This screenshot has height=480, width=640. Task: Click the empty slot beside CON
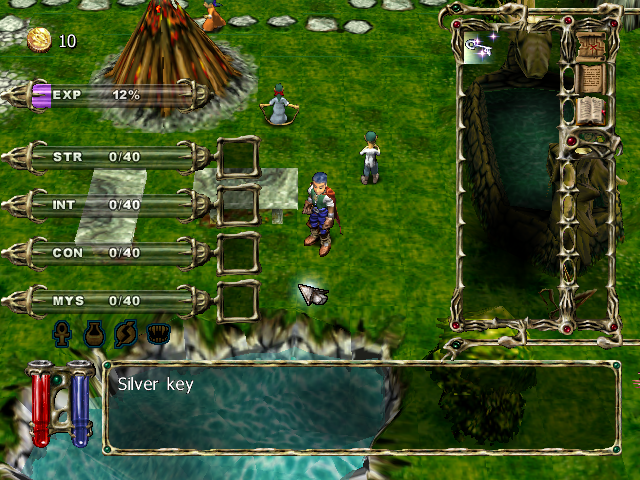[238, 253]
